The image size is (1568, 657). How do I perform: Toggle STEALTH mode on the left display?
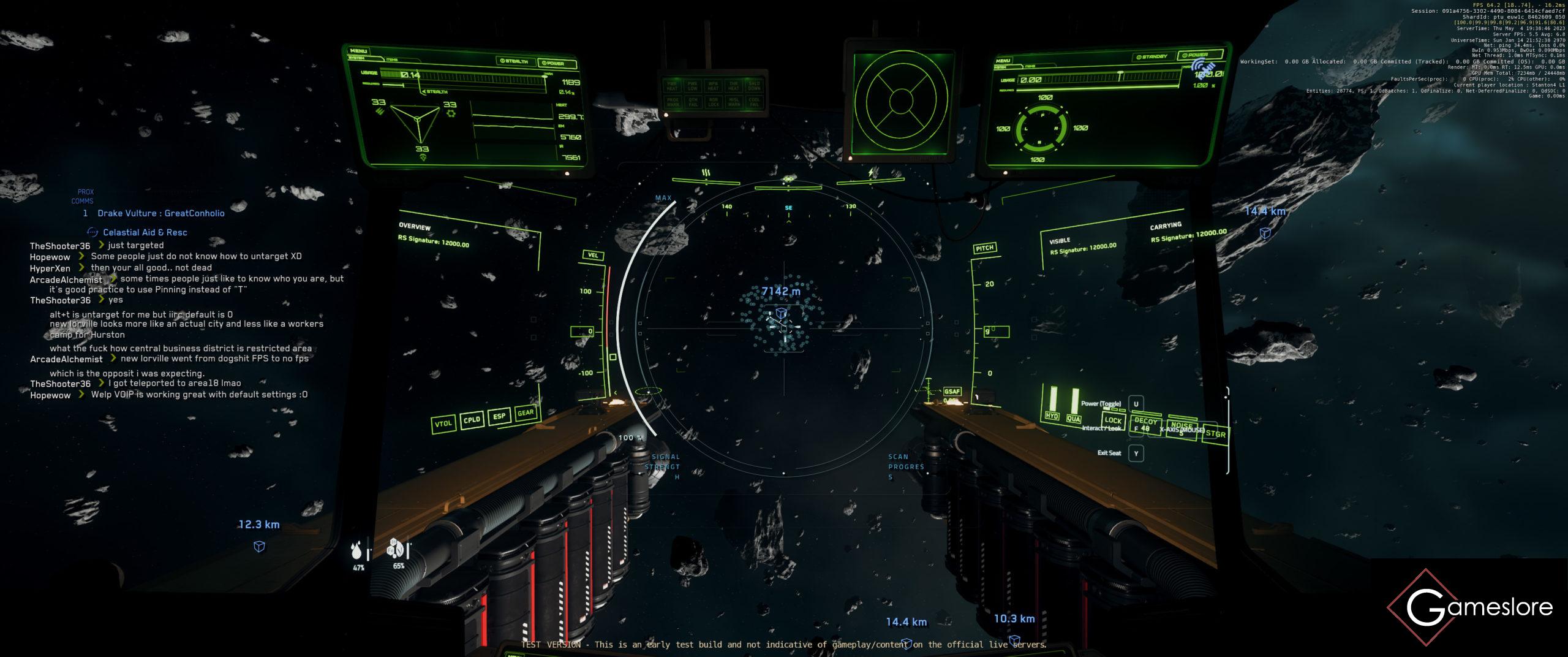514,61
